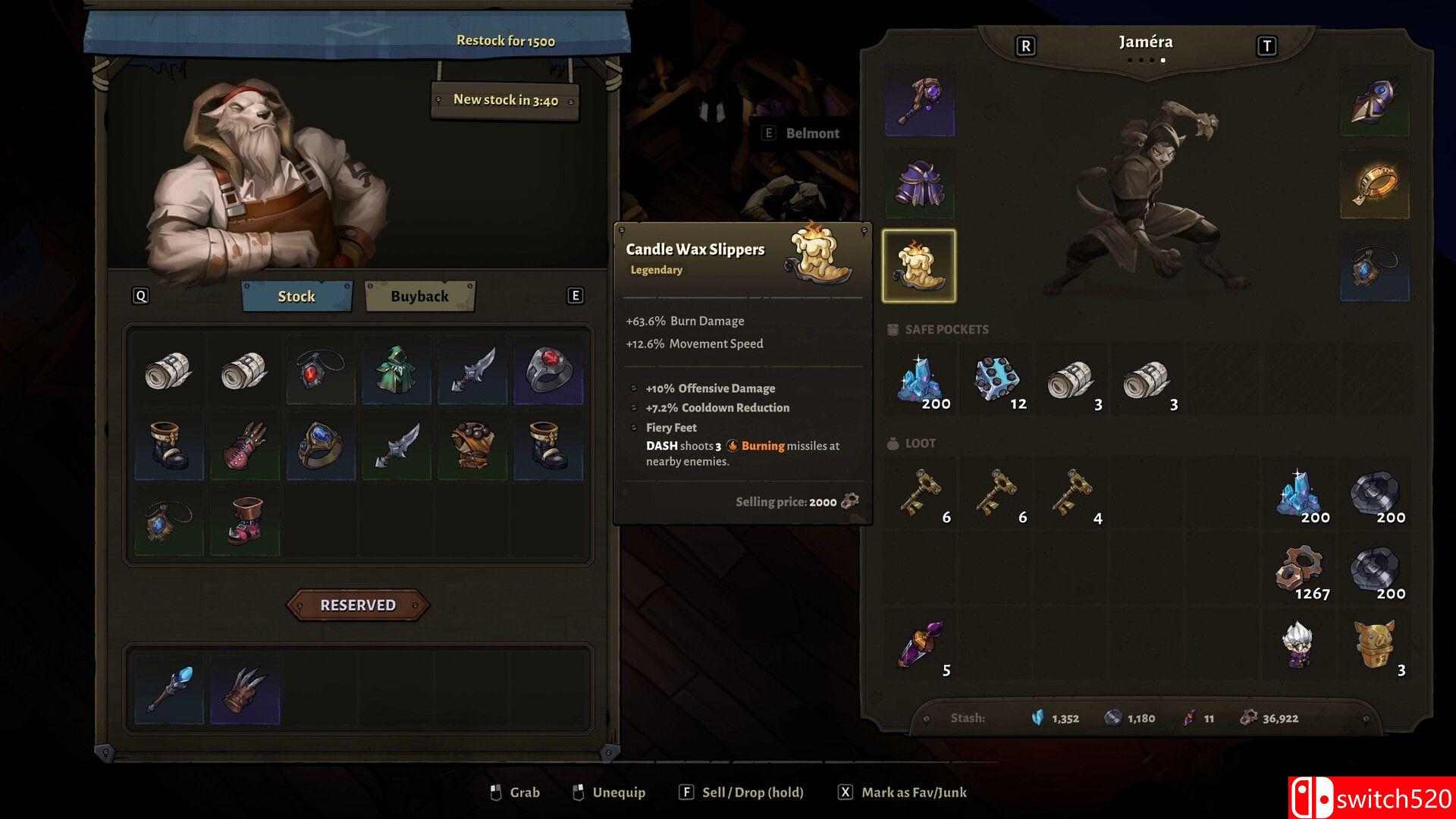Switch to the Buyback tab
Viewport: 1456px width, 819px height.
419,297
